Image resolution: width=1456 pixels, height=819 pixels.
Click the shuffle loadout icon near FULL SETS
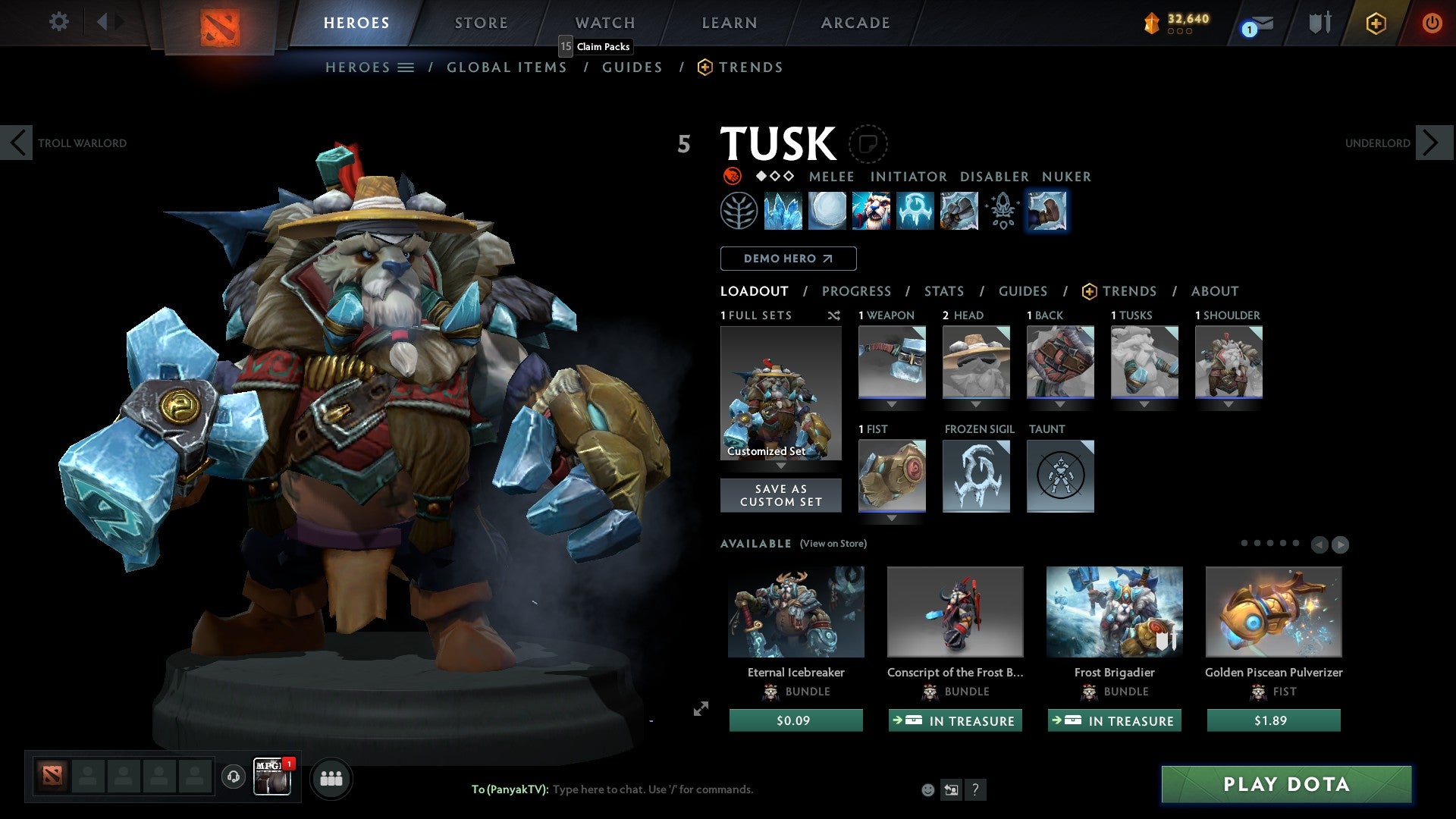pos(833,315)
